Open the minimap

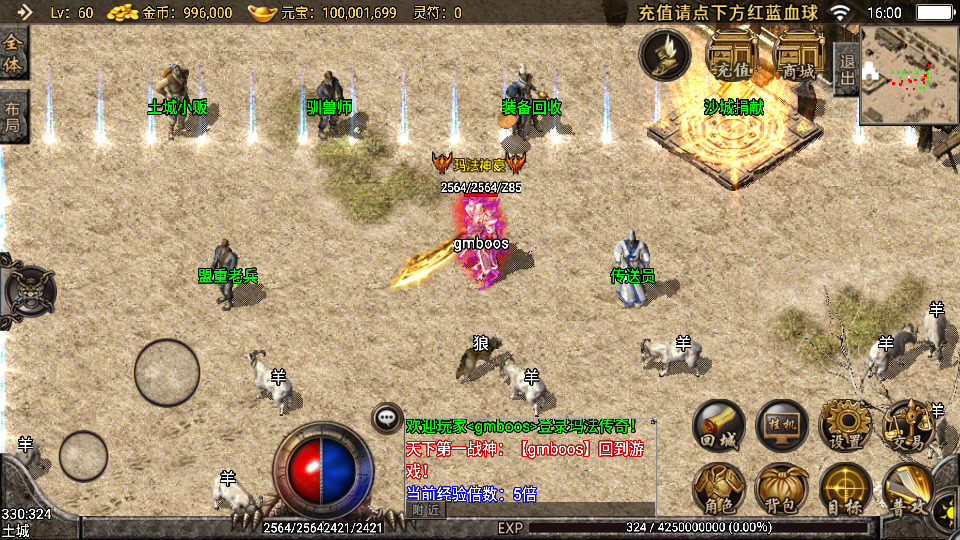click(x=908, y=75)
